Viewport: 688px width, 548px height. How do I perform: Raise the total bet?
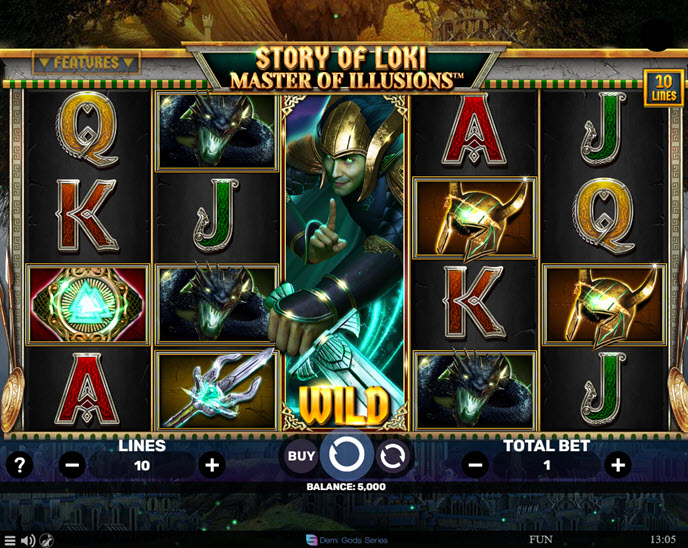[618, 465]
